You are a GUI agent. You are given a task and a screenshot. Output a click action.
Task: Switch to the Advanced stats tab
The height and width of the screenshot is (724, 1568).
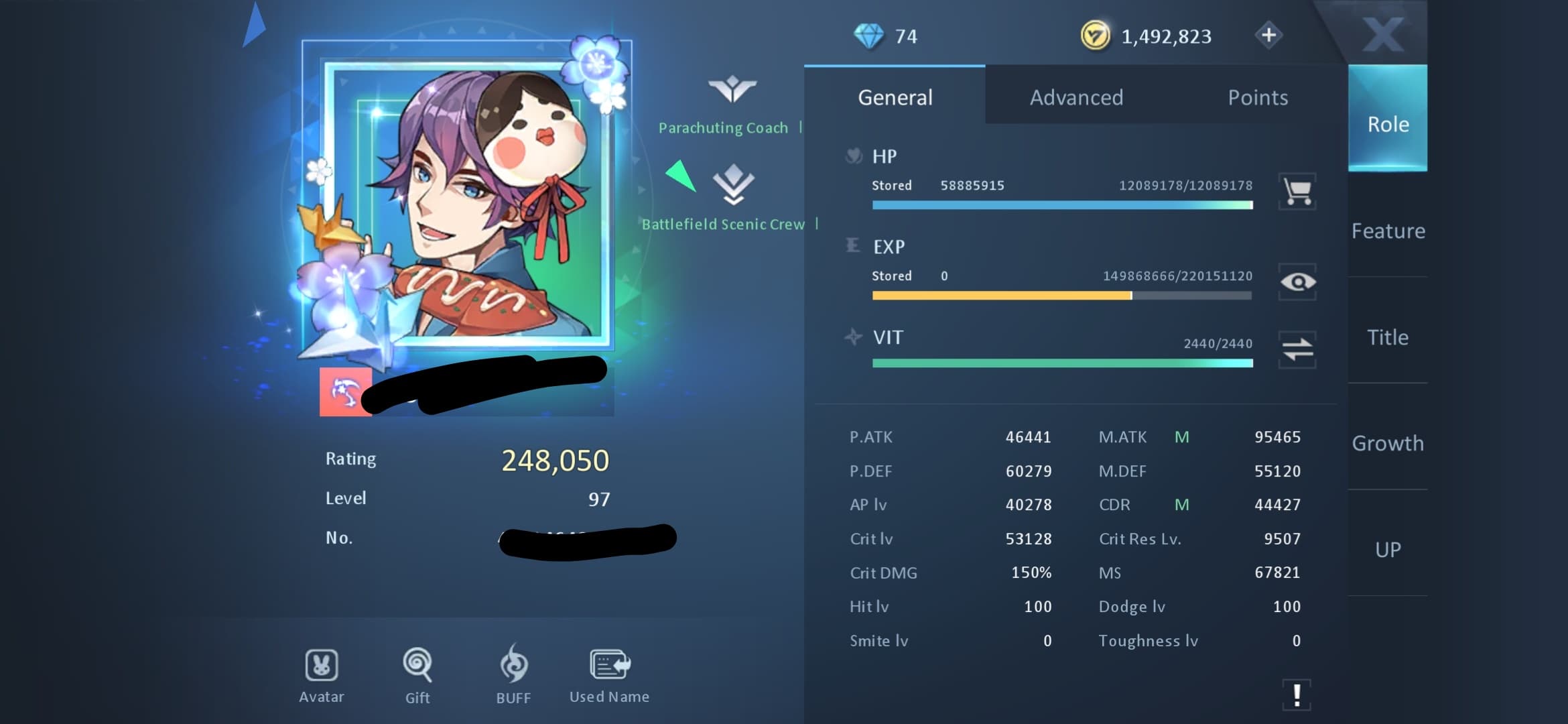click(x=1076, y=97)
